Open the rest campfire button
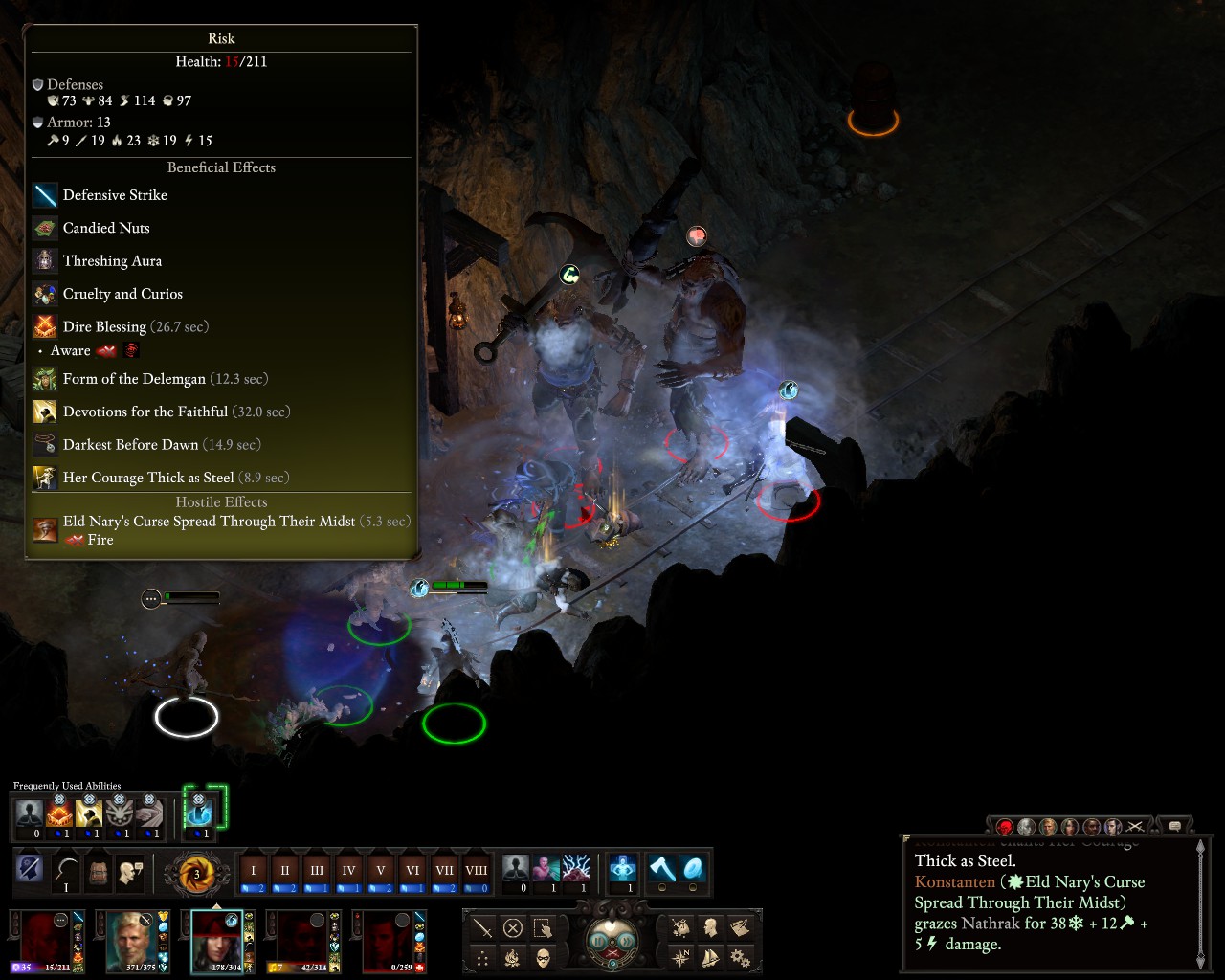The image size is (1225, 980). 513,957
